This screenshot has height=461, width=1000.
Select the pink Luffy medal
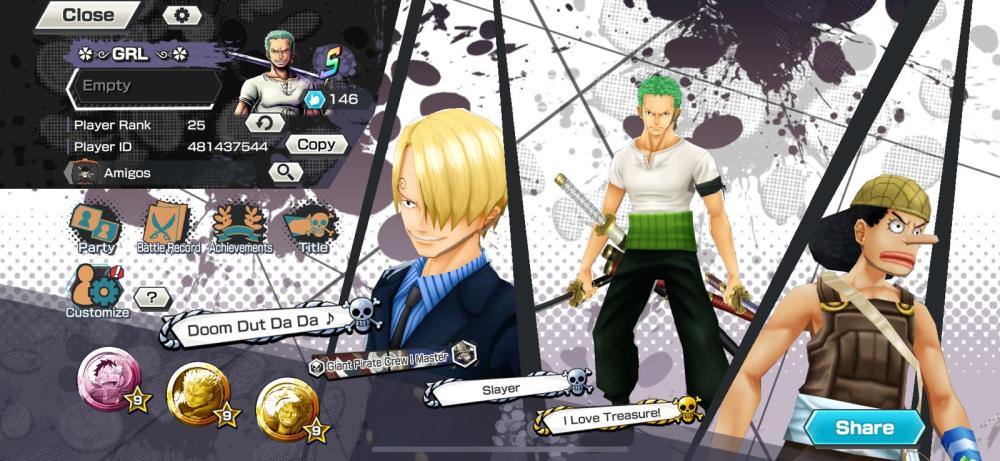point(107,378)
